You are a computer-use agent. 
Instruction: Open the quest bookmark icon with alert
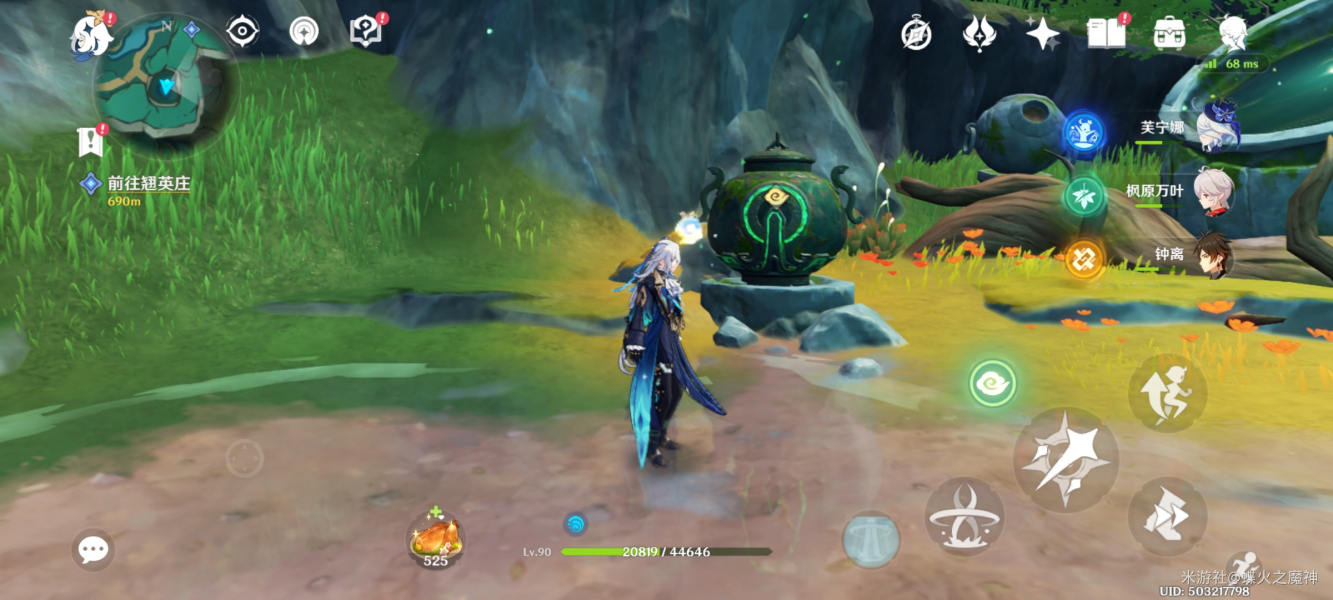click(90, 143)
